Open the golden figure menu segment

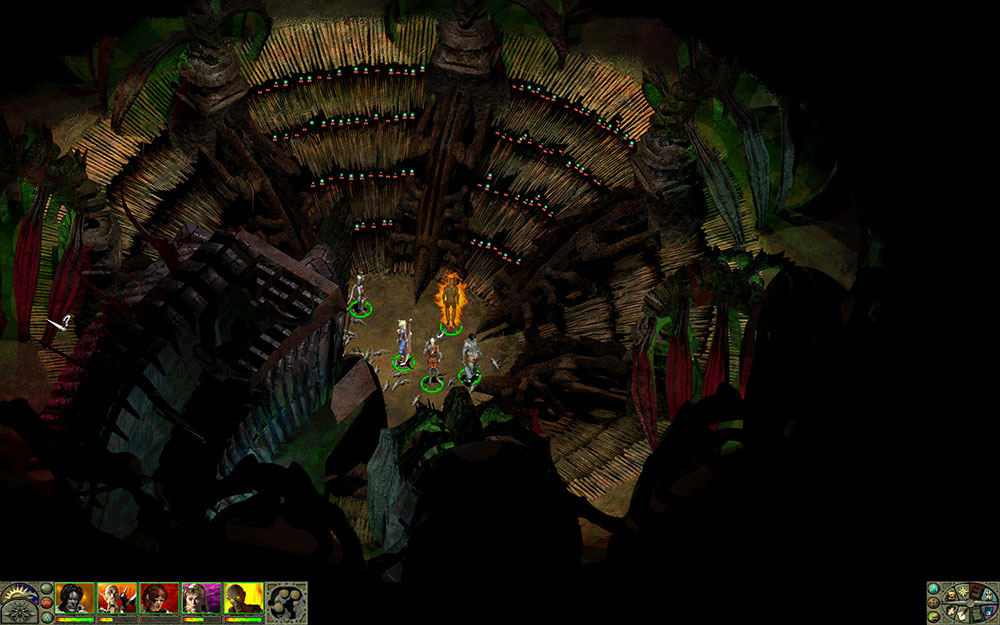(x=951, y=596)
